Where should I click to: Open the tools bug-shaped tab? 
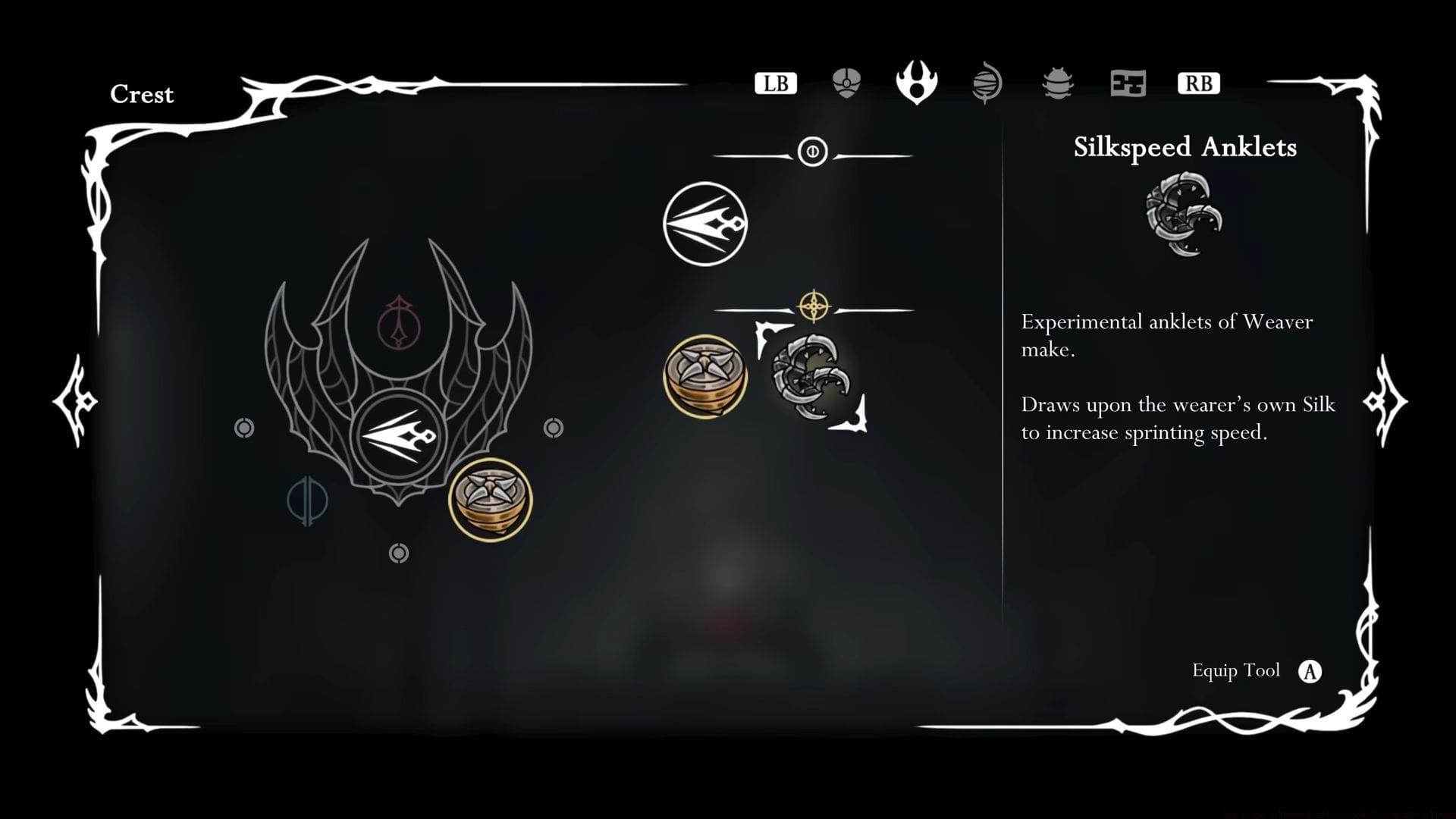click(1058, 83)
